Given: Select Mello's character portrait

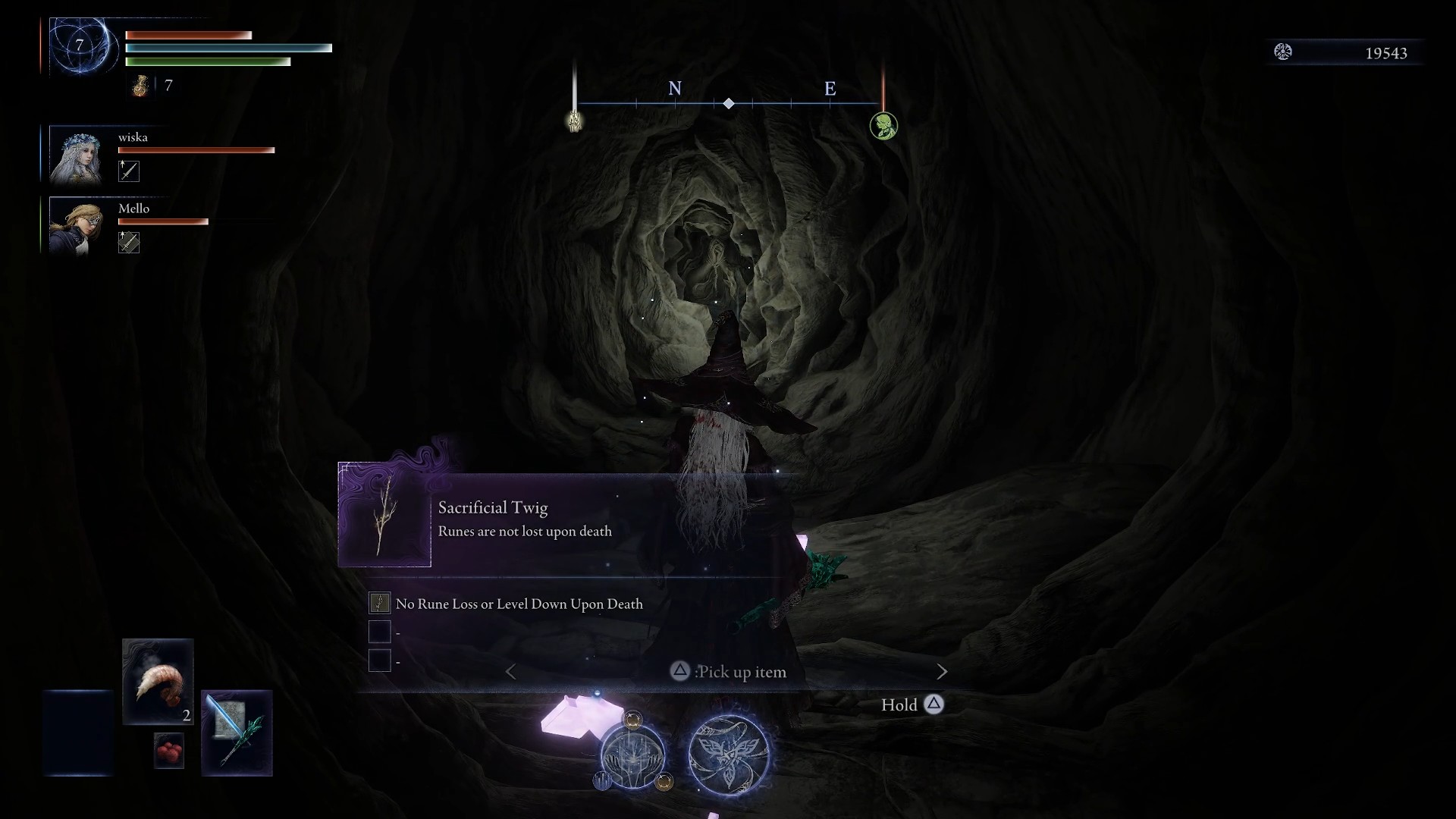Looking at the screenshot, I should [x=76, y=227].
